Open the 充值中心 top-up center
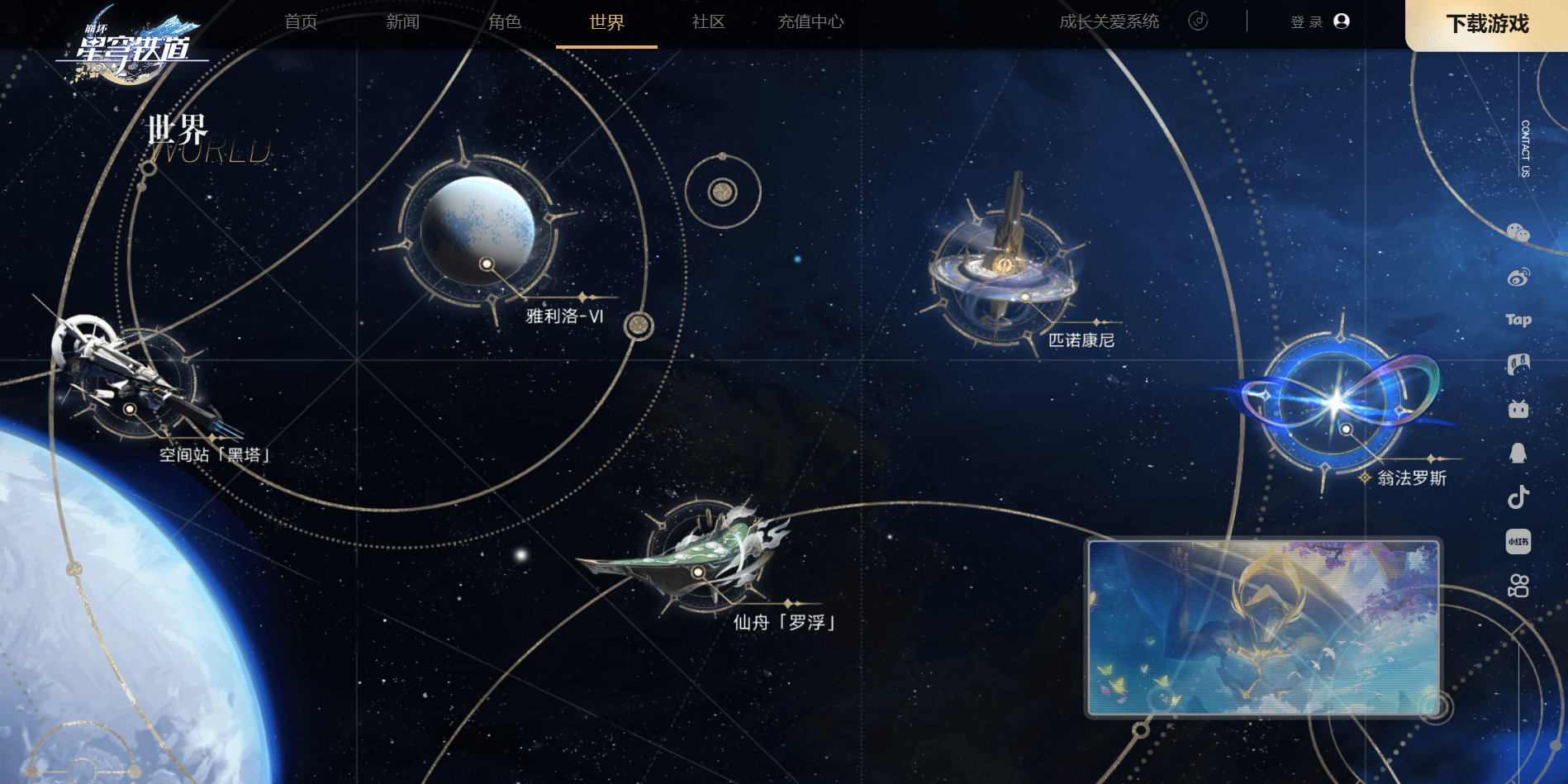Image resolution: width=1568 pixels, height=784 pixels. [x=810, y=22]
